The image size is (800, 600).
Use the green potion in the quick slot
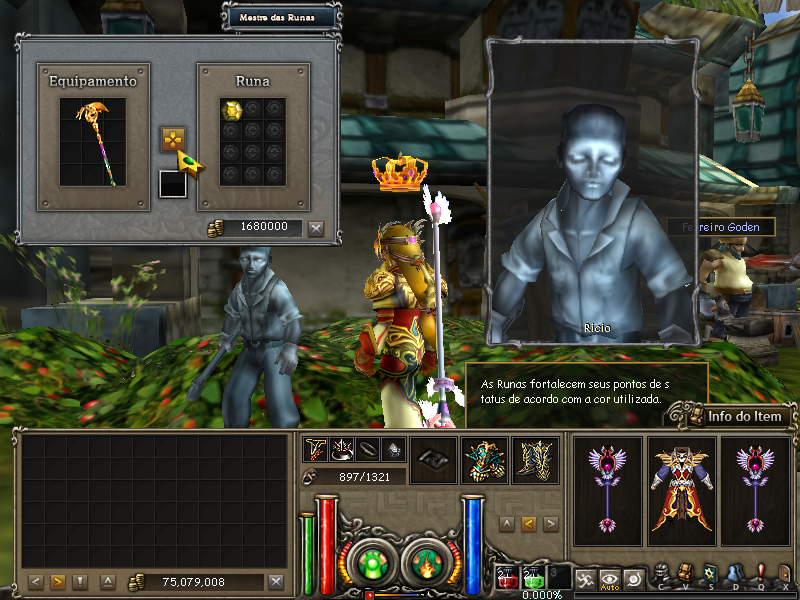[534, 578]
